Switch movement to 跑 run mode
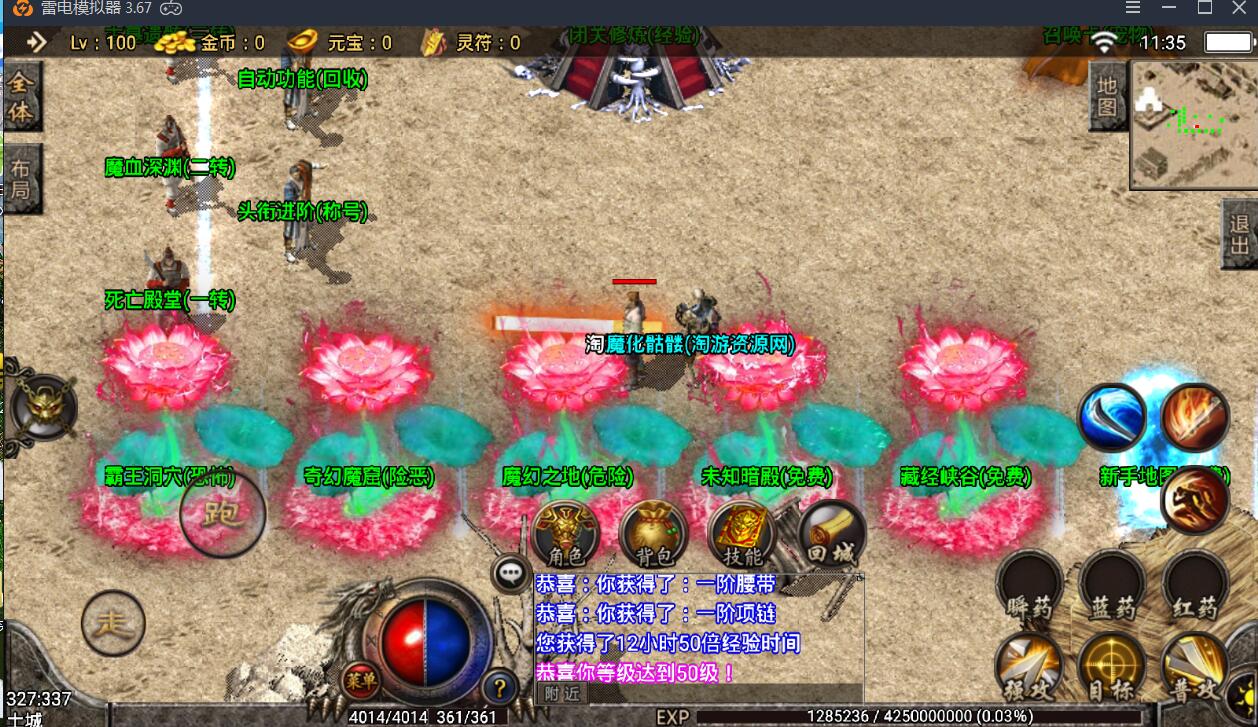The height and width of the screenshot is (727, 1258). pyautogui.click(x=222, y=515)
